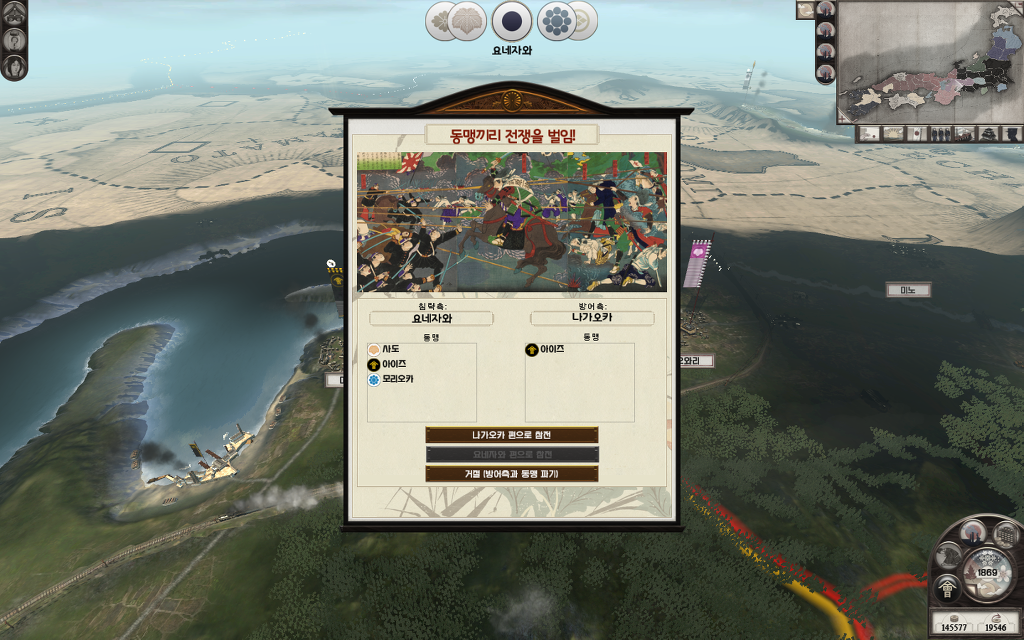Click the castle icon below the minimap
1024x640 pixels.
(x=988, y=133)
